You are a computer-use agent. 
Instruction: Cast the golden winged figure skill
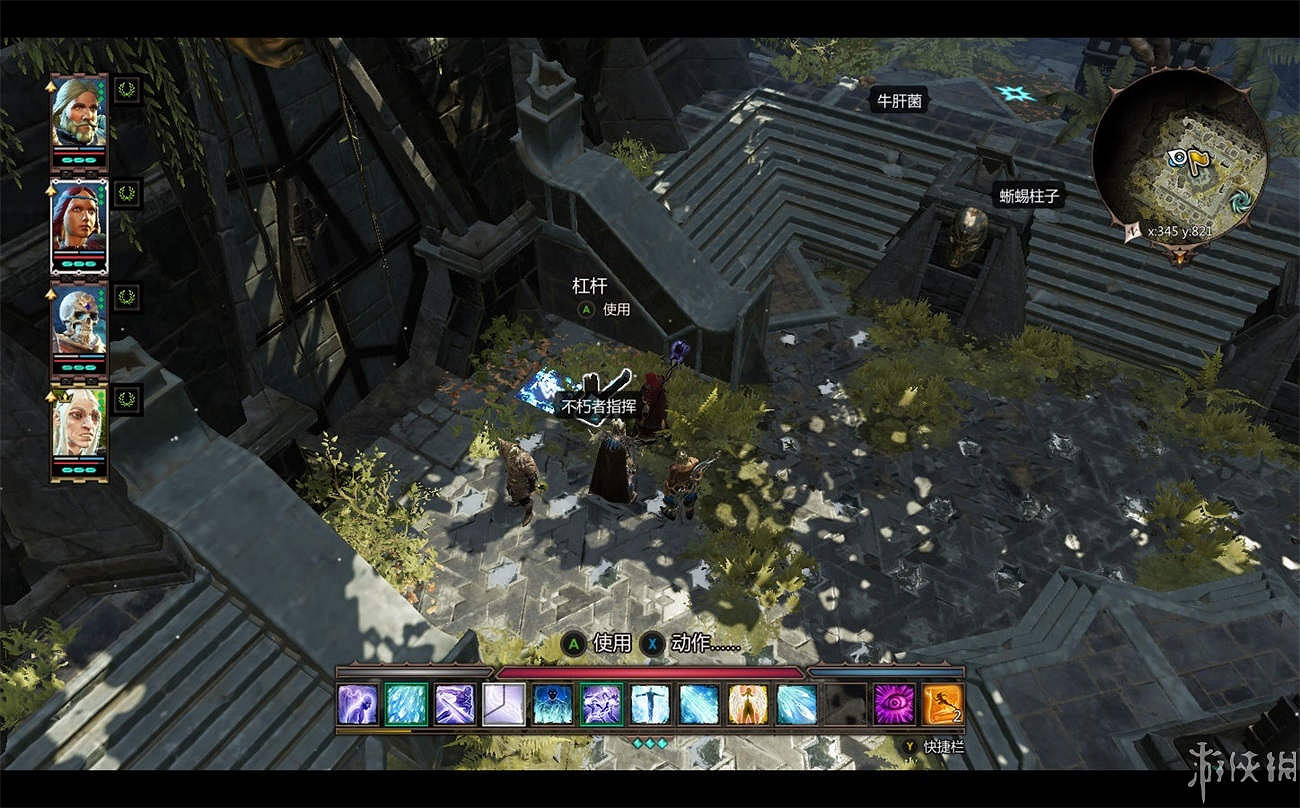click(x=747, y=704)
